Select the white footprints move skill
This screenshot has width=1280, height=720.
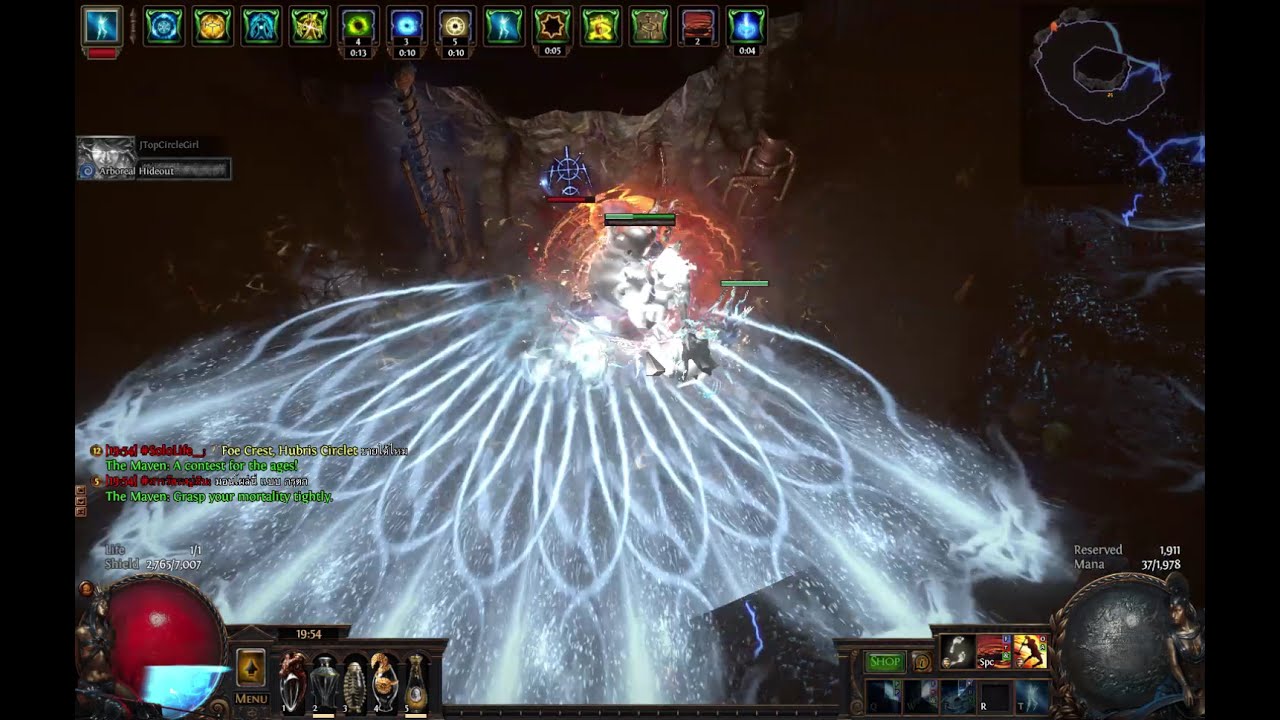click(x=958, y=652)
